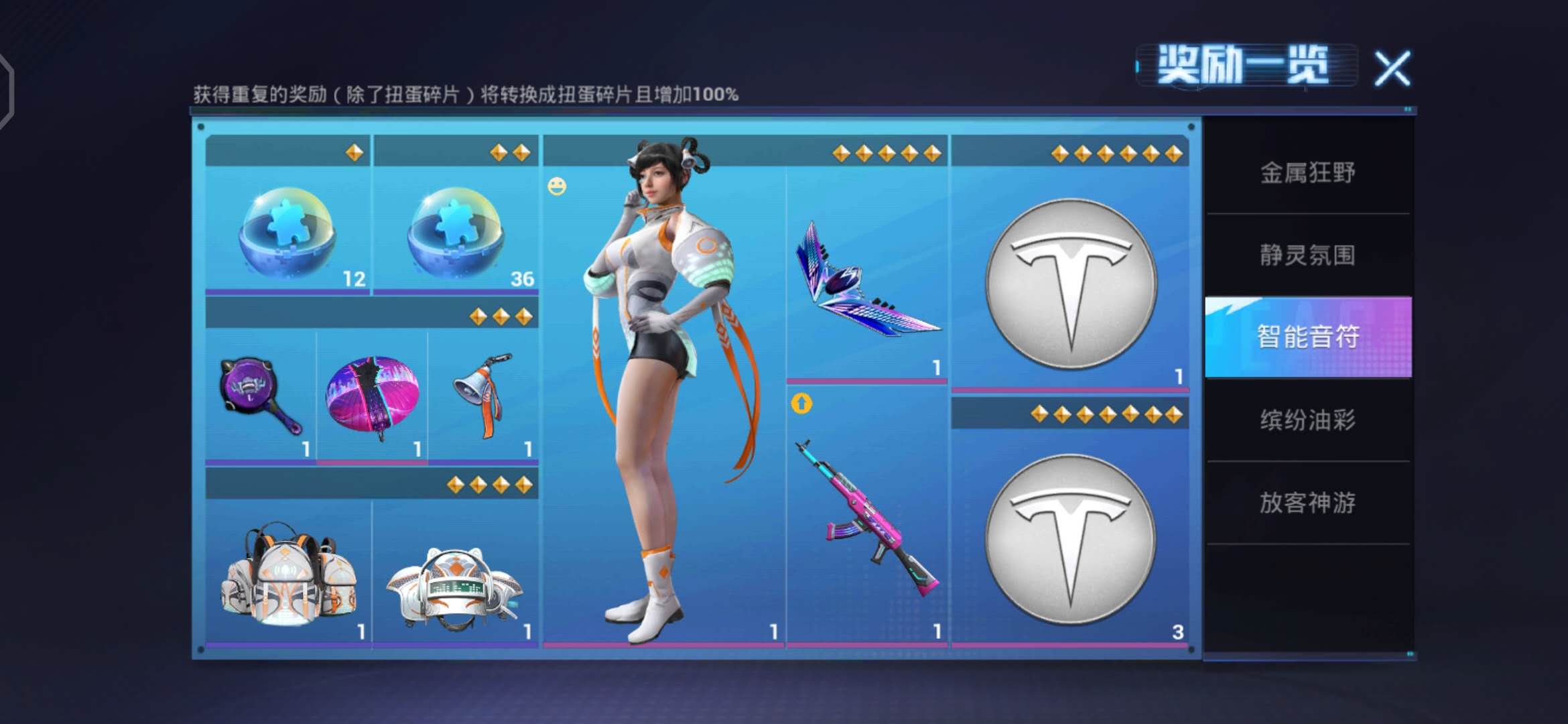
Task: Select the 智能音符 tab
Action: coord(1307,337)
